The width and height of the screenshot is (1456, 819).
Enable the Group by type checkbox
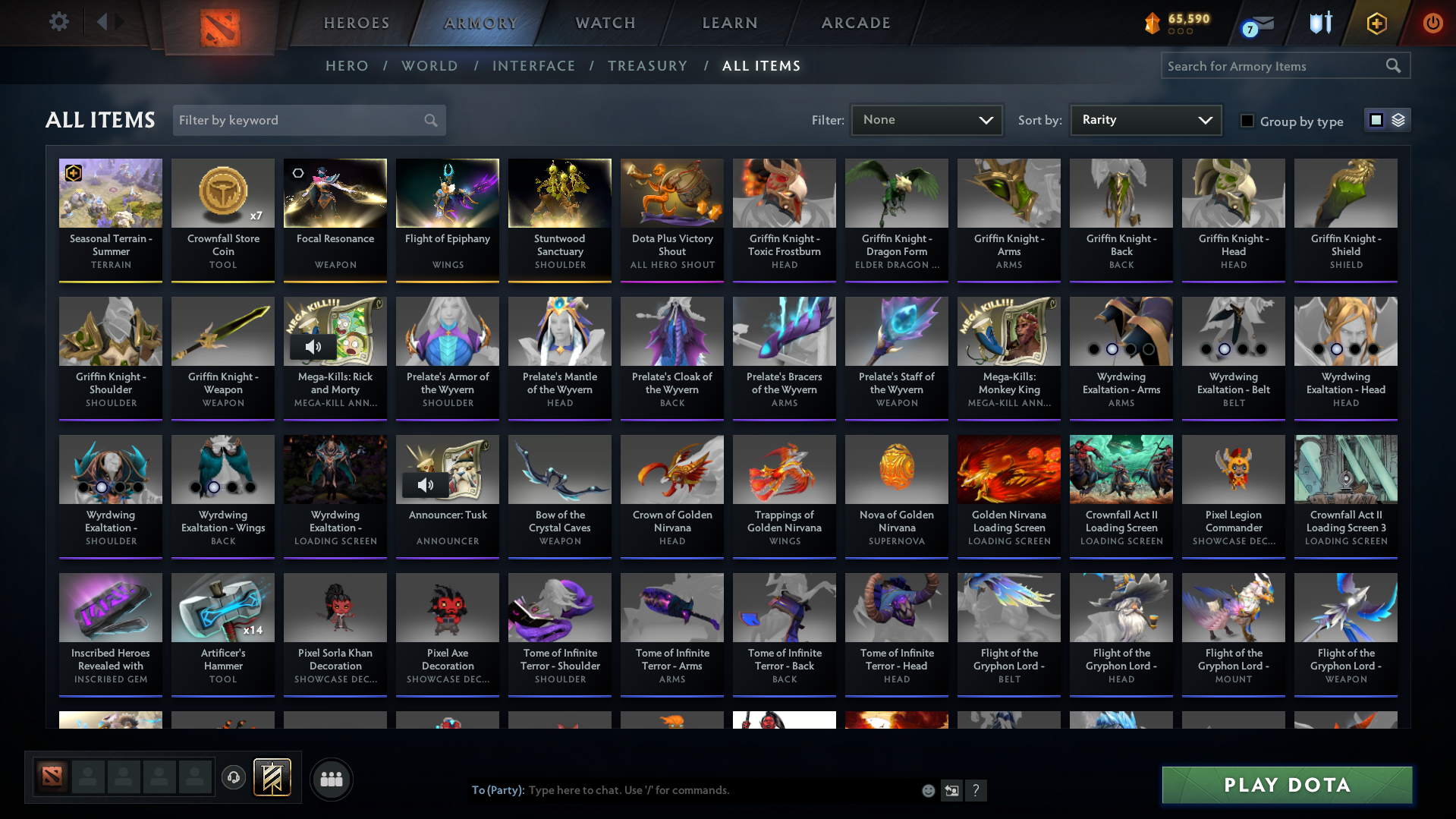click(x=1247, y=121)
